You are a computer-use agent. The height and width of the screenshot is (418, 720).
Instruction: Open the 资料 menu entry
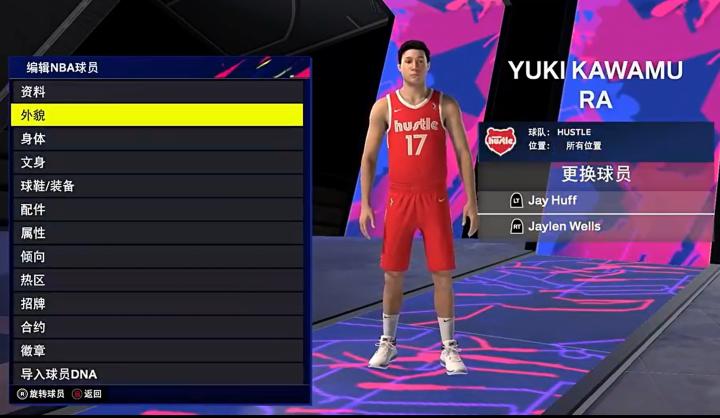[x=157, y=91]
